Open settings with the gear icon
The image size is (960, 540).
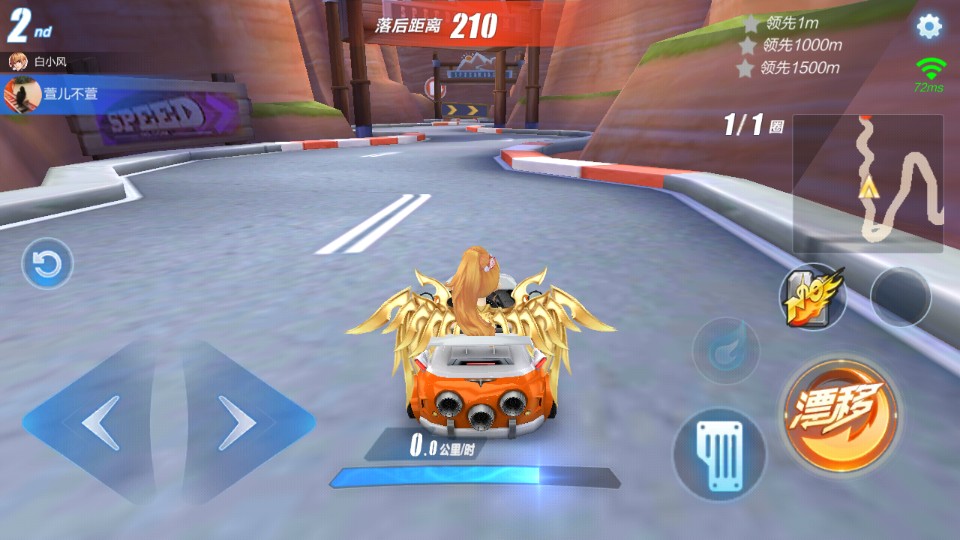[929, 27]
